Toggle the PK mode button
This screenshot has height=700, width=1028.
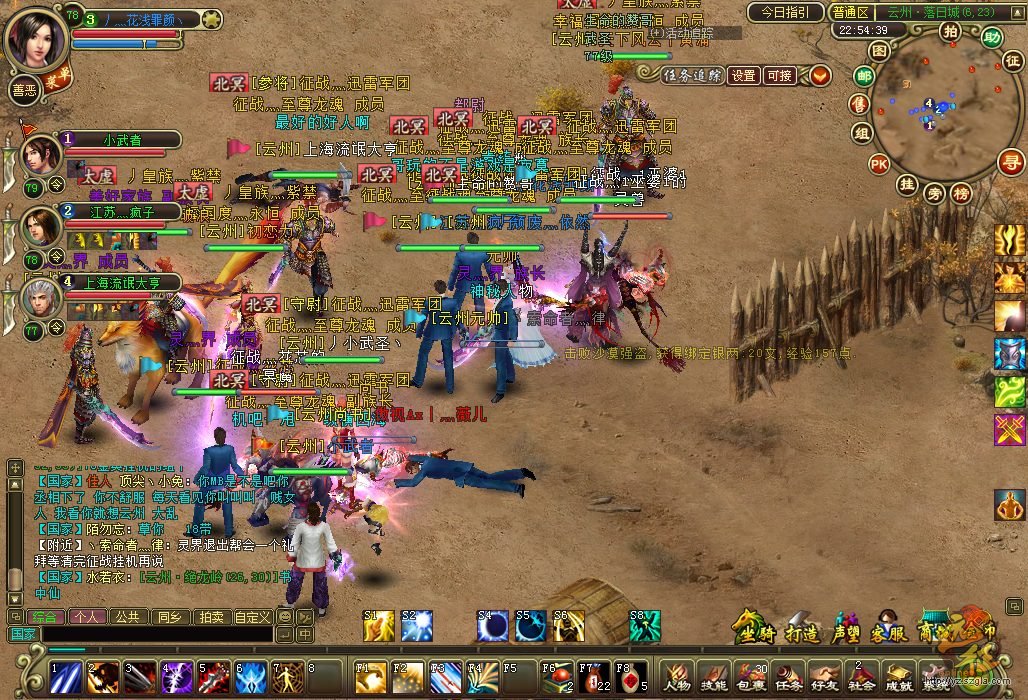point(879,163)
